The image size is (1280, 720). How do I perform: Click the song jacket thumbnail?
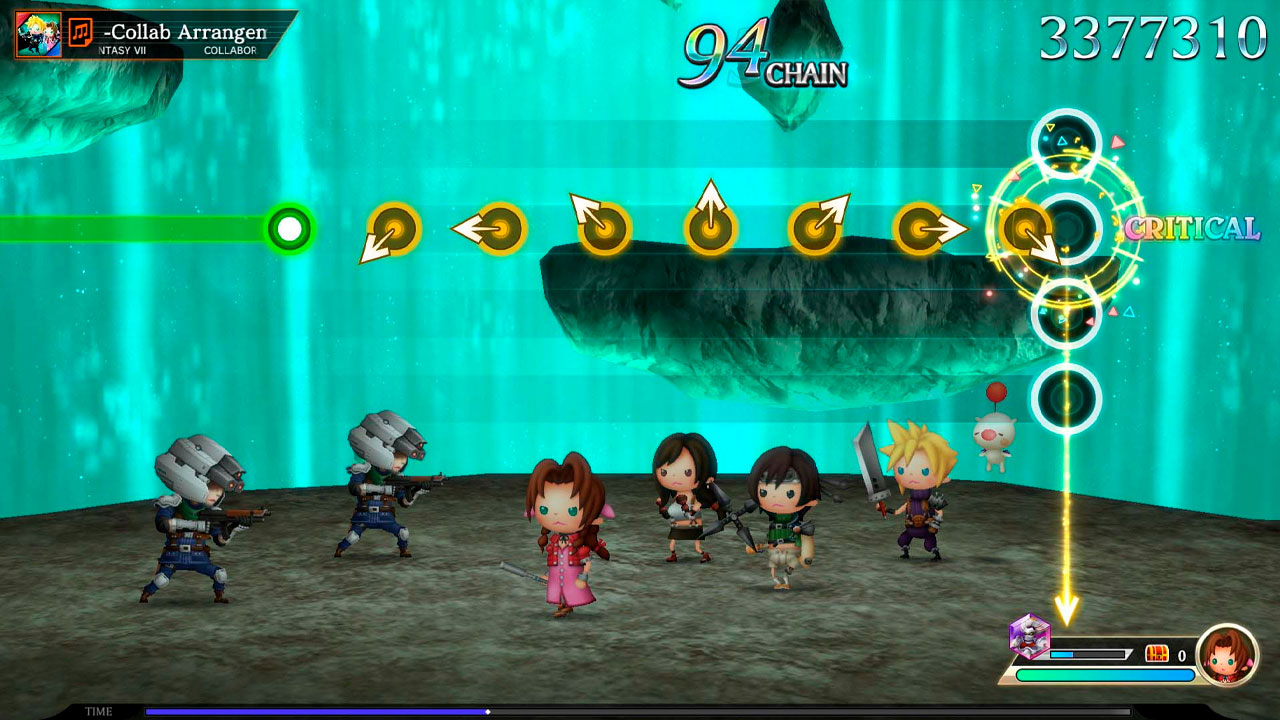[x=38, y=34]
